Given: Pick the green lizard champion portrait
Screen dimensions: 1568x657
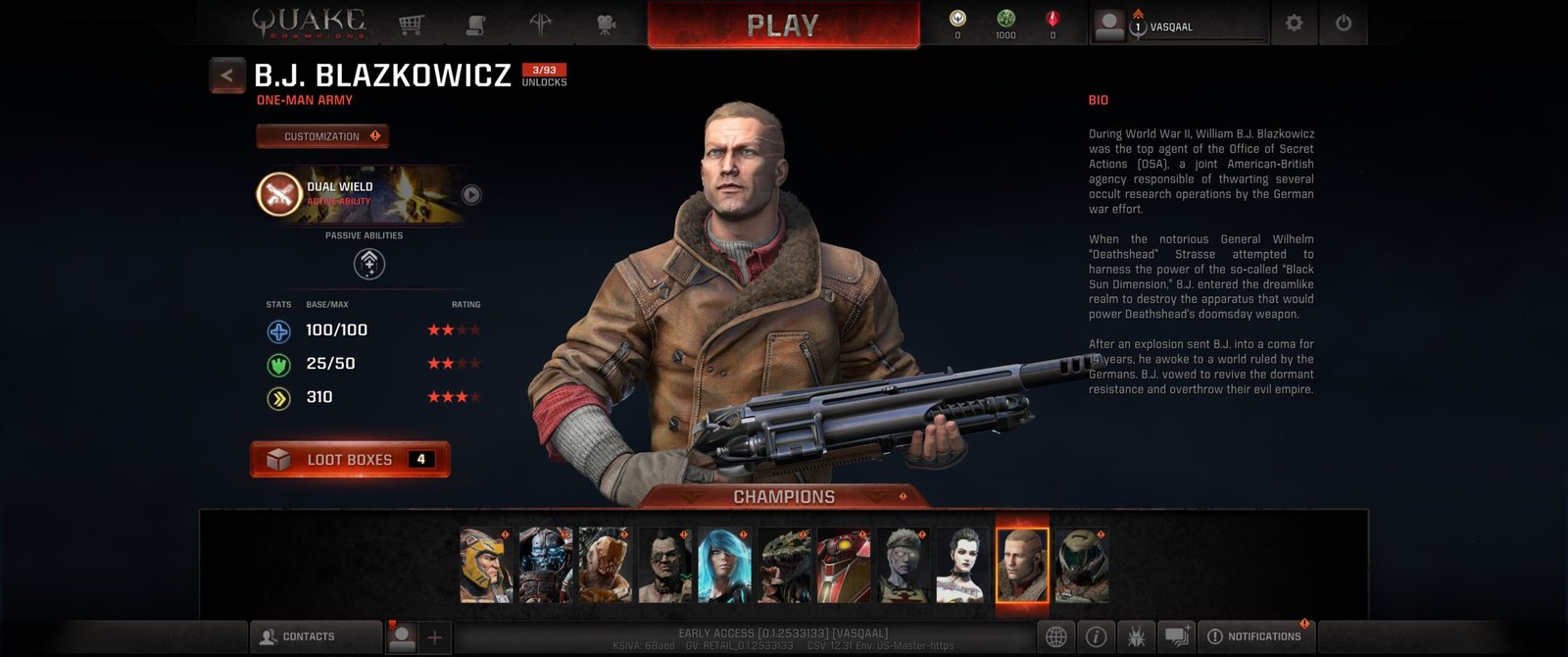Looking at the screenshot, I should pos(784,566).
